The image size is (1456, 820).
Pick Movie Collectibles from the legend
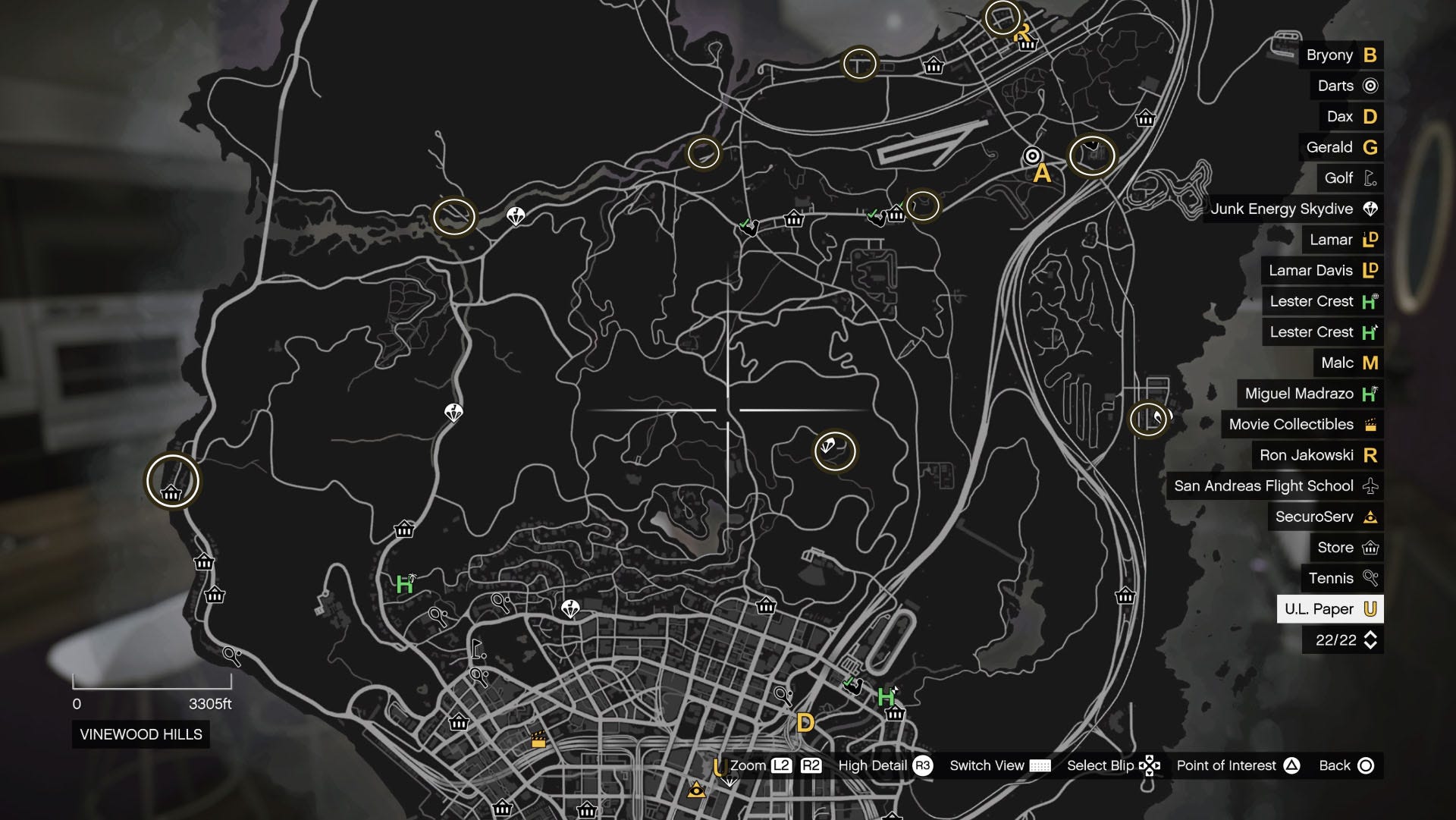pos(1301,425)
